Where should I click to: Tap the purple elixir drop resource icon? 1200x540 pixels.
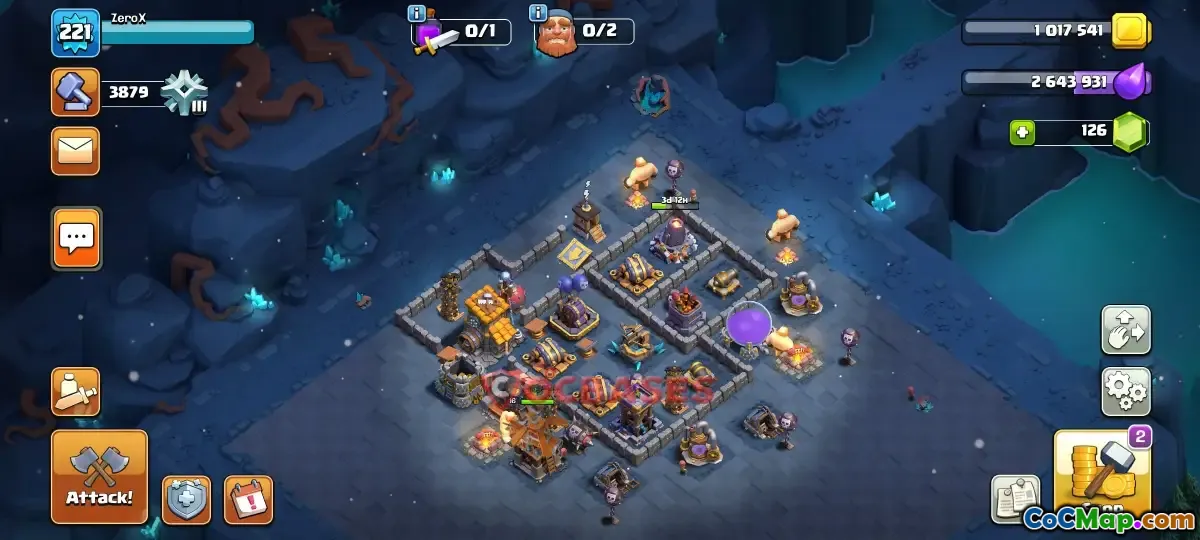click(1130, 81)
